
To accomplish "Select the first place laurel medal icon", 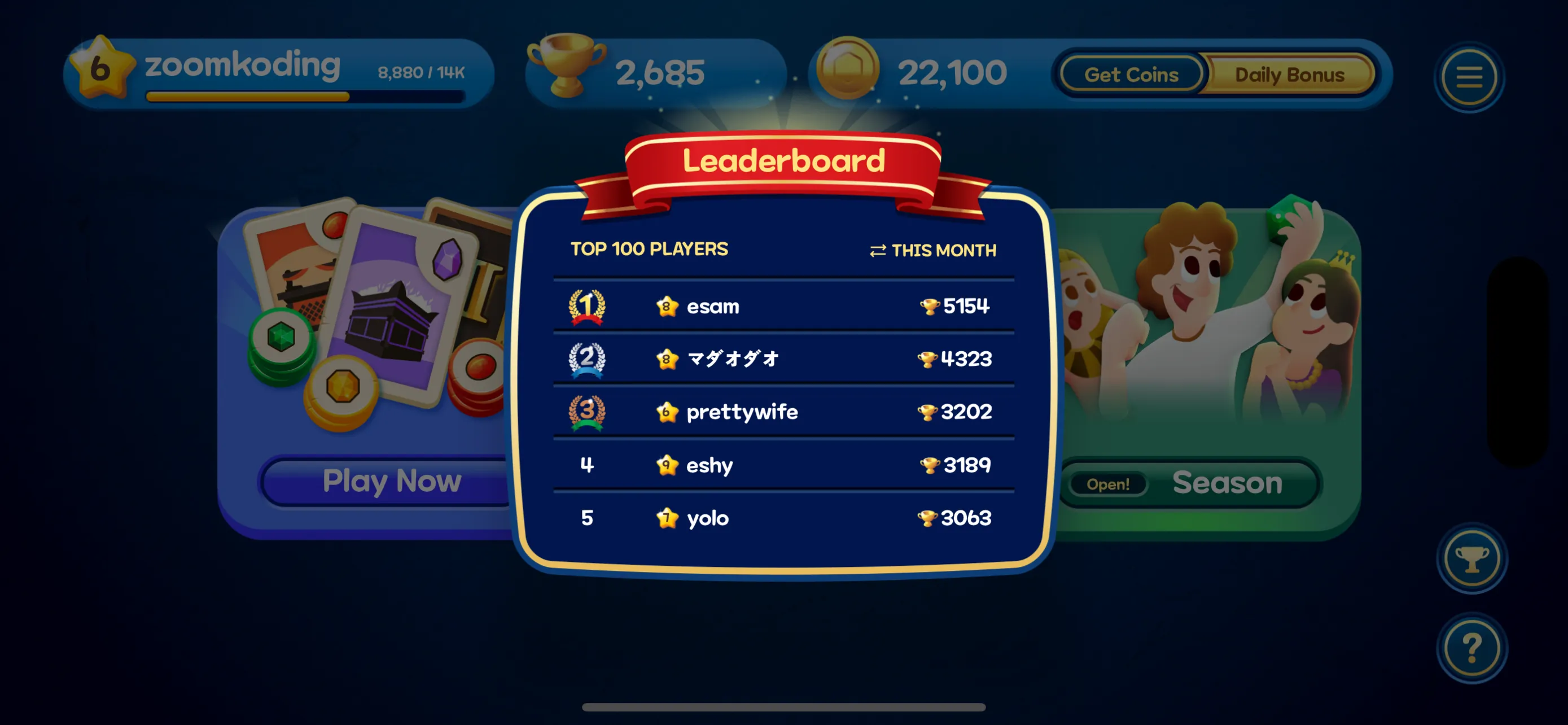I will click(x=586, y=306).
